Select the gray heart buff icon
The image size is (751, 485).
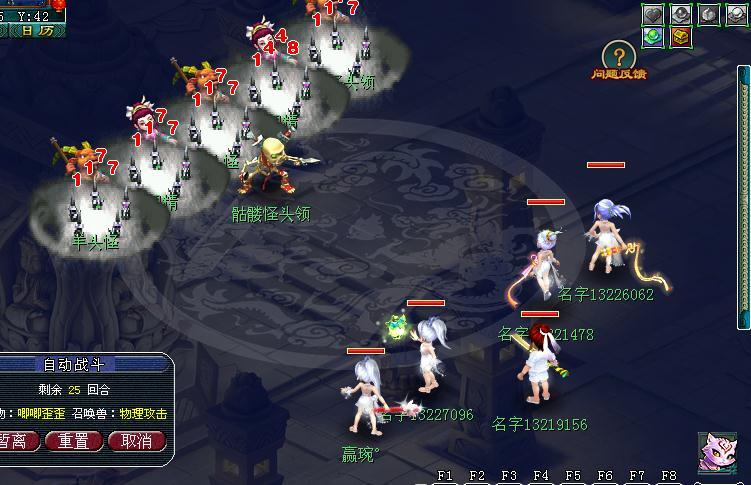click(653, 14)
